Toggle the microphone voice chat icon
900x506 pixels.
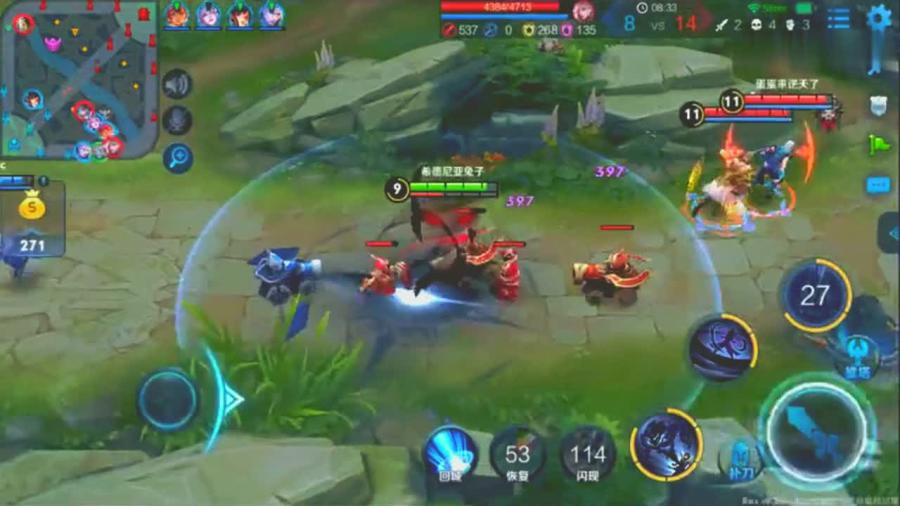177,120
